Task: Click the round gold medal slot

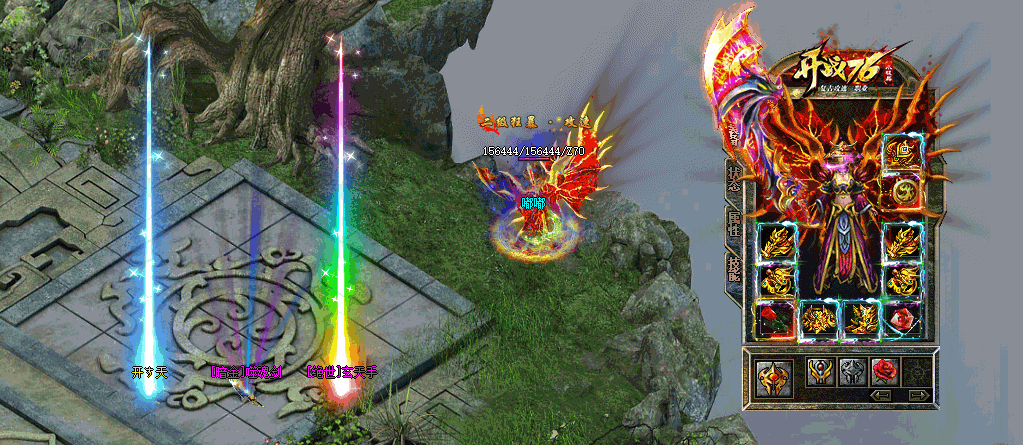Action: coord(901,190)
